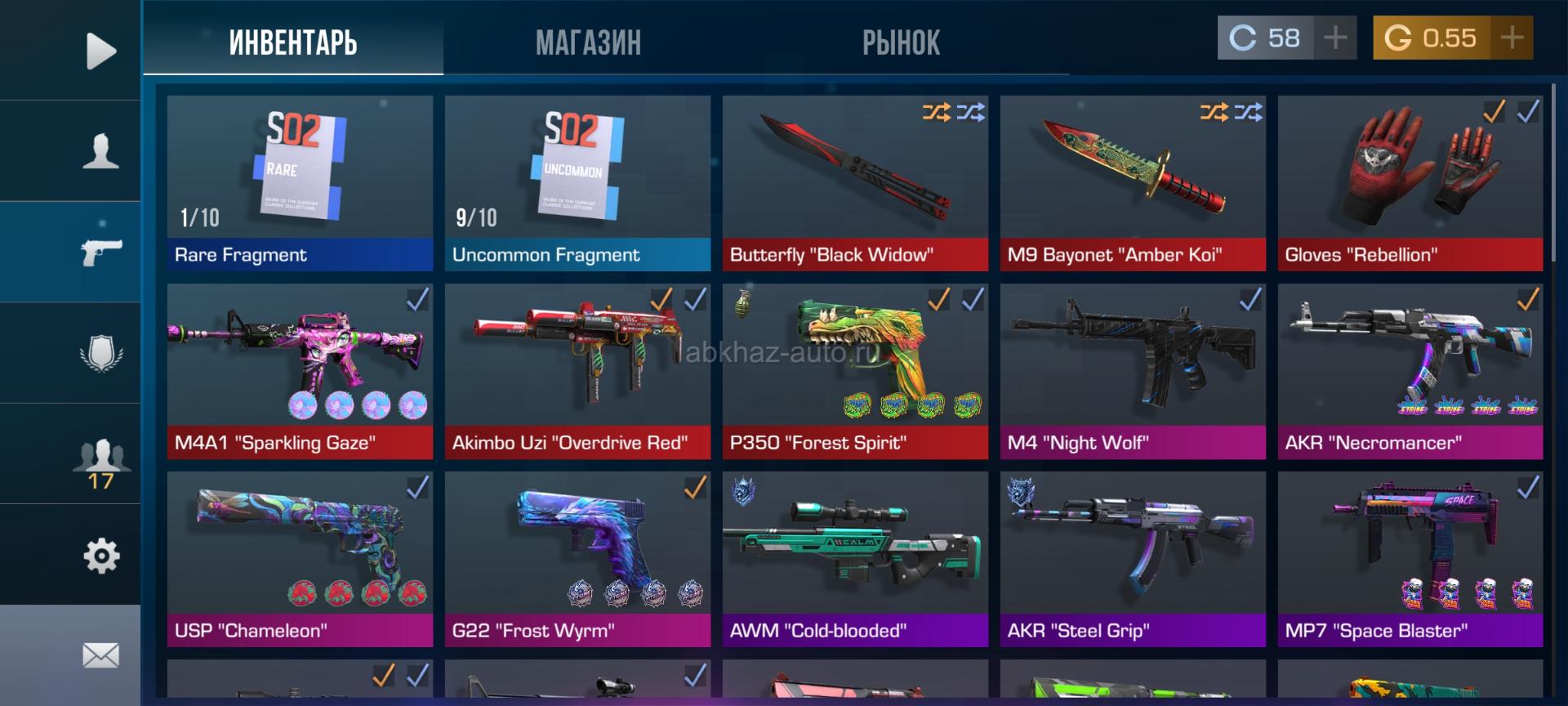Screen dimensions: 1568x706
Task: Open the AWM "Cold-blooded" sniper skin
Action: point(855,559)
